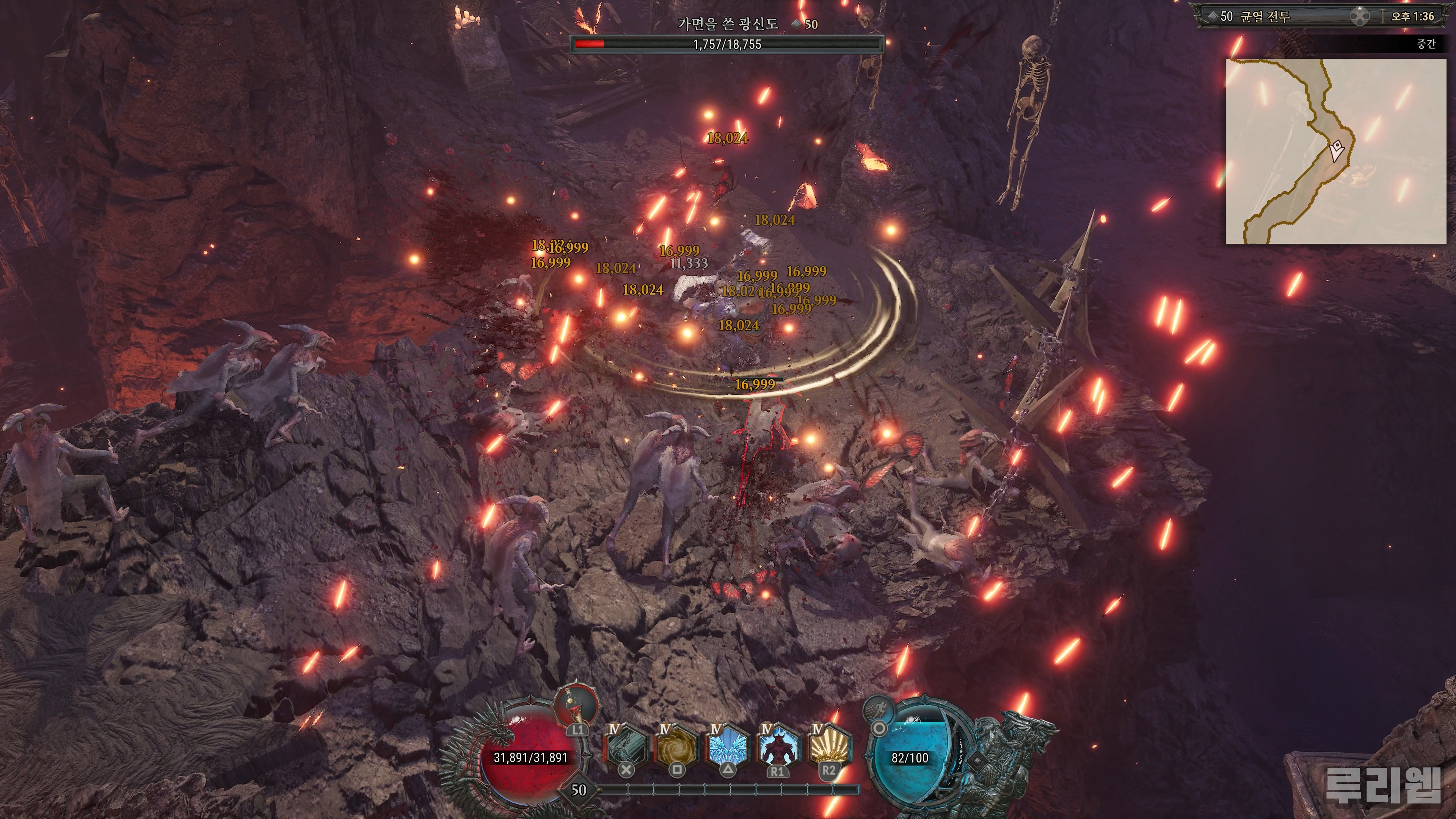Use the health potion slot
The image size is (1456, 819).
coord(576,706)
